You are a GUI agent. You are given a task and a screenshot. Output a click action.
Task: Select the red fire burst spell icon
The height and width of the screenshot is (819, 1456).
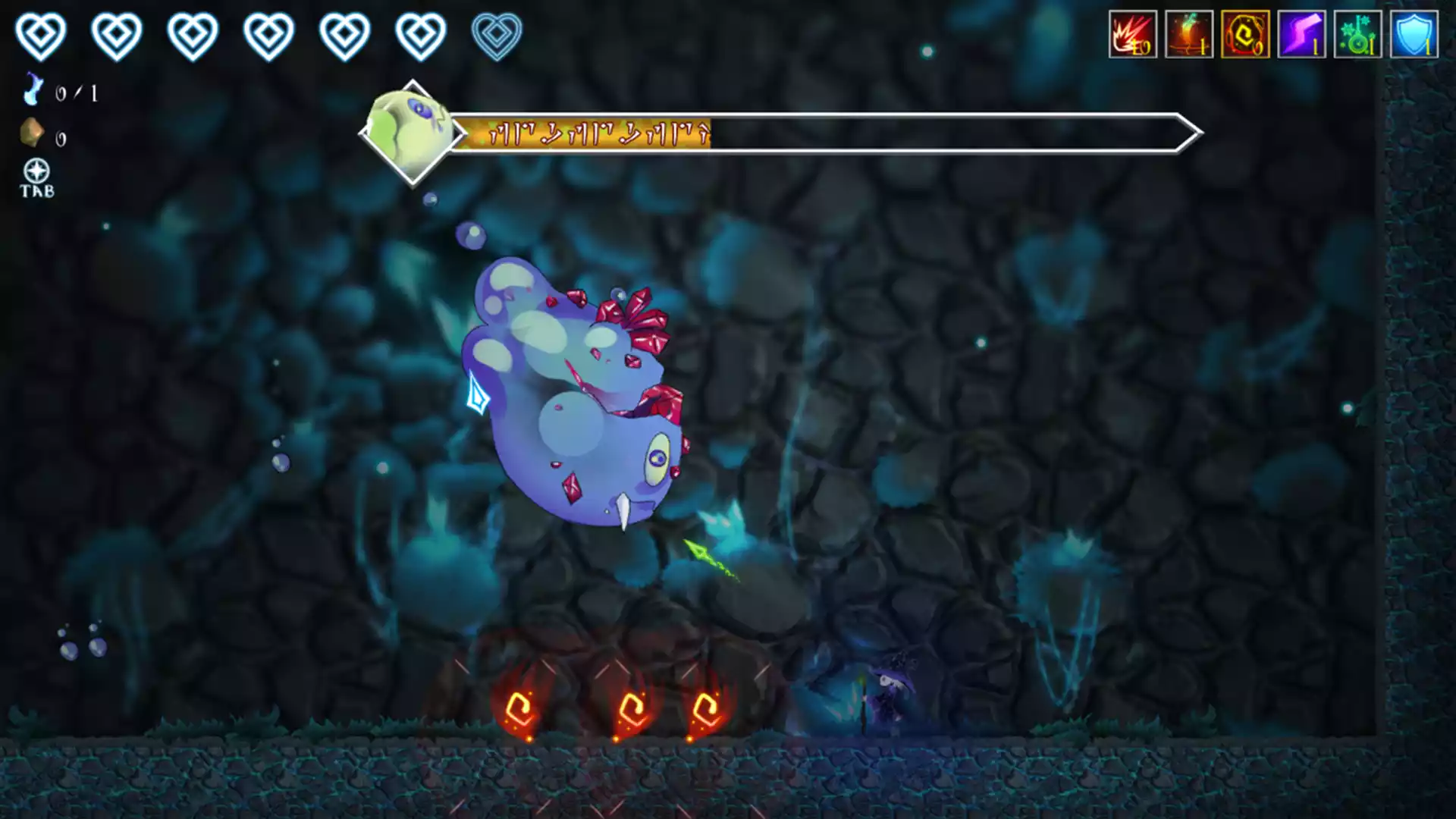coord(1132,35)
